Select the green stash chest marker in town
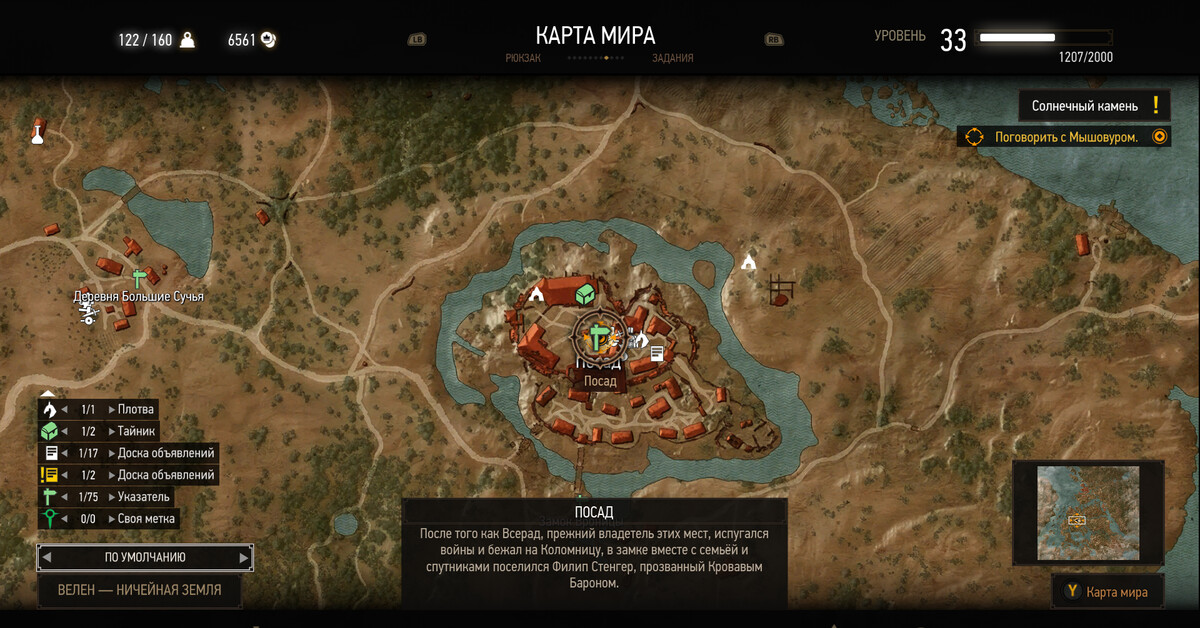 point(585,294)
